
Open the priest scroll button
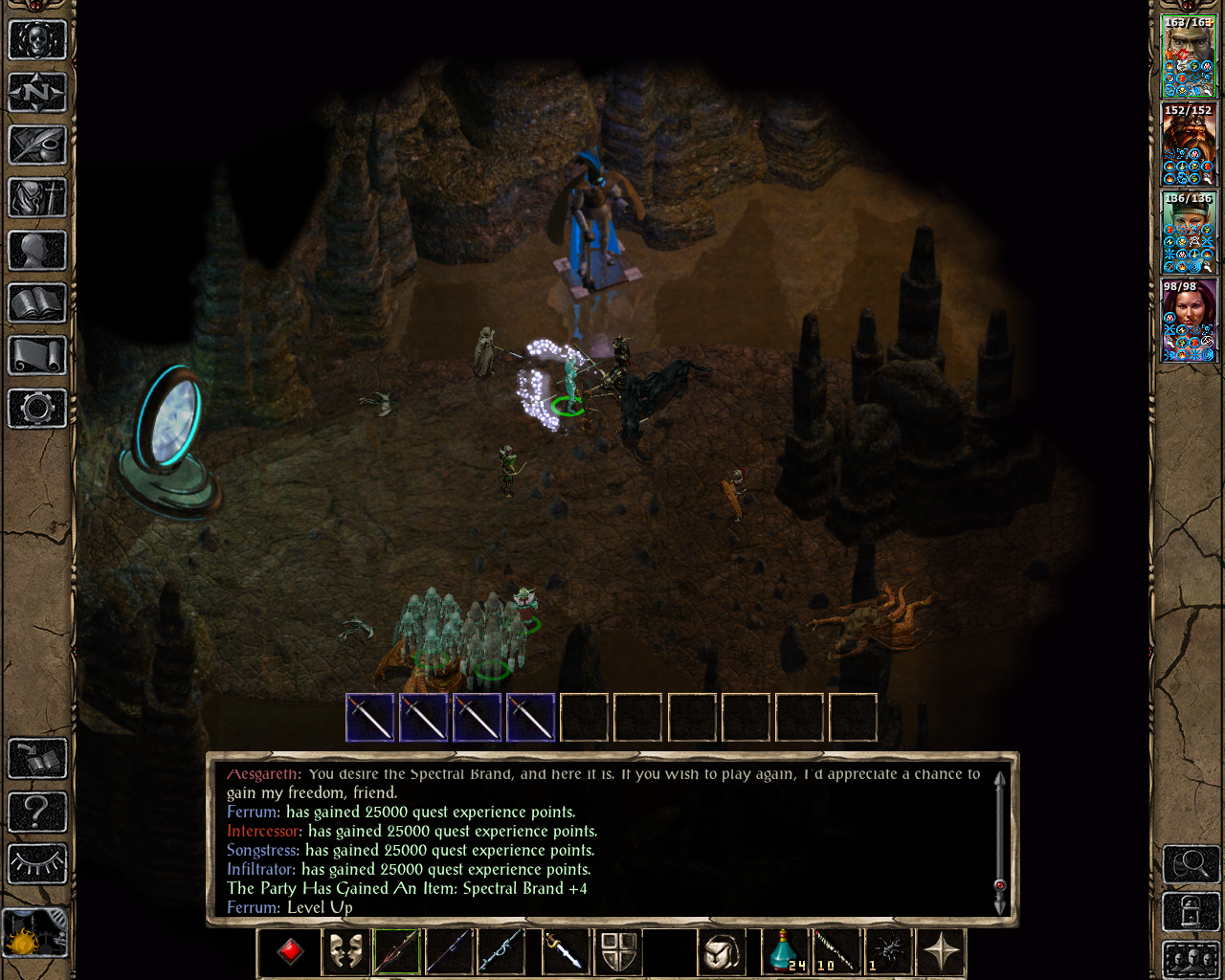37,356
